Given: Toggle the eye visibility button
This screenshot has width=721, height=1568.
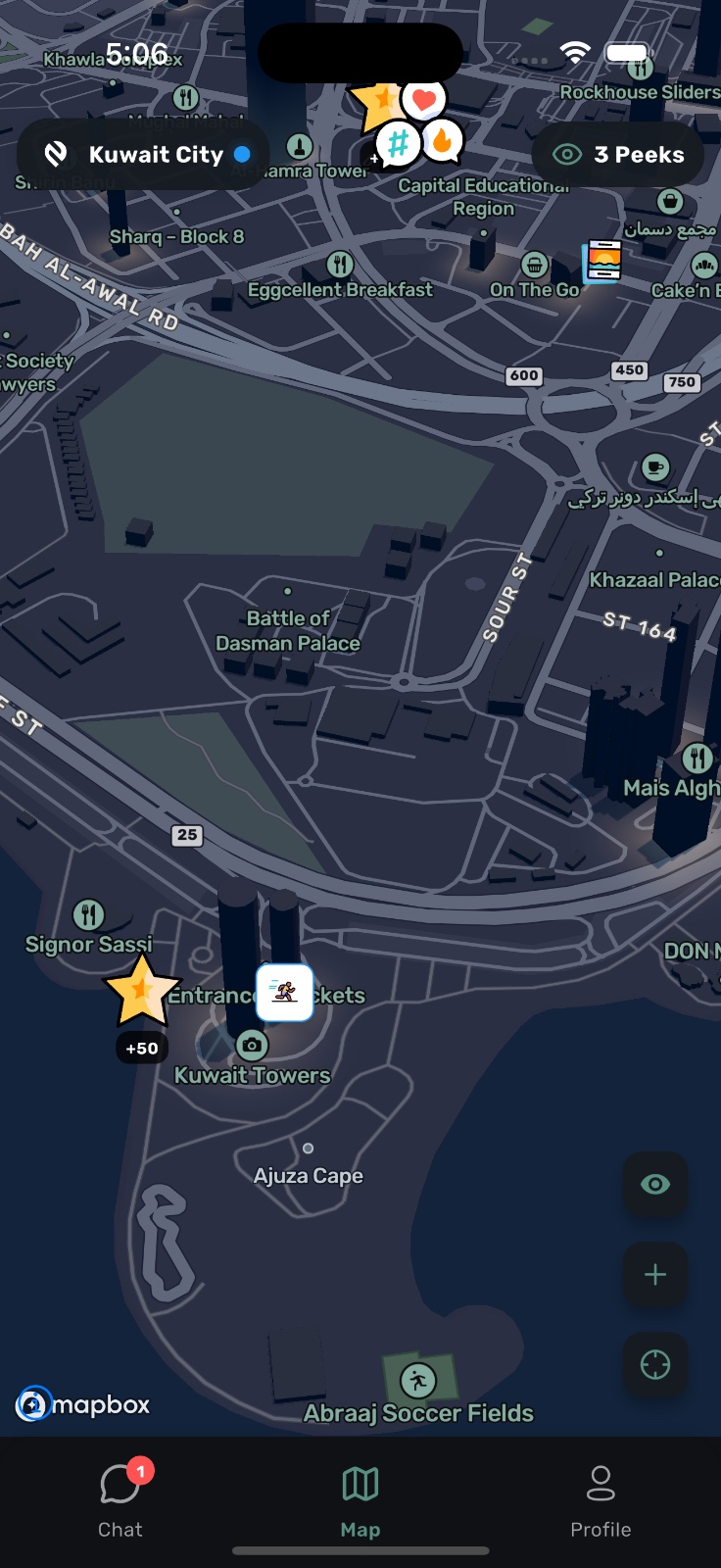Looking at the screenshot, I should click(655, 1184).
